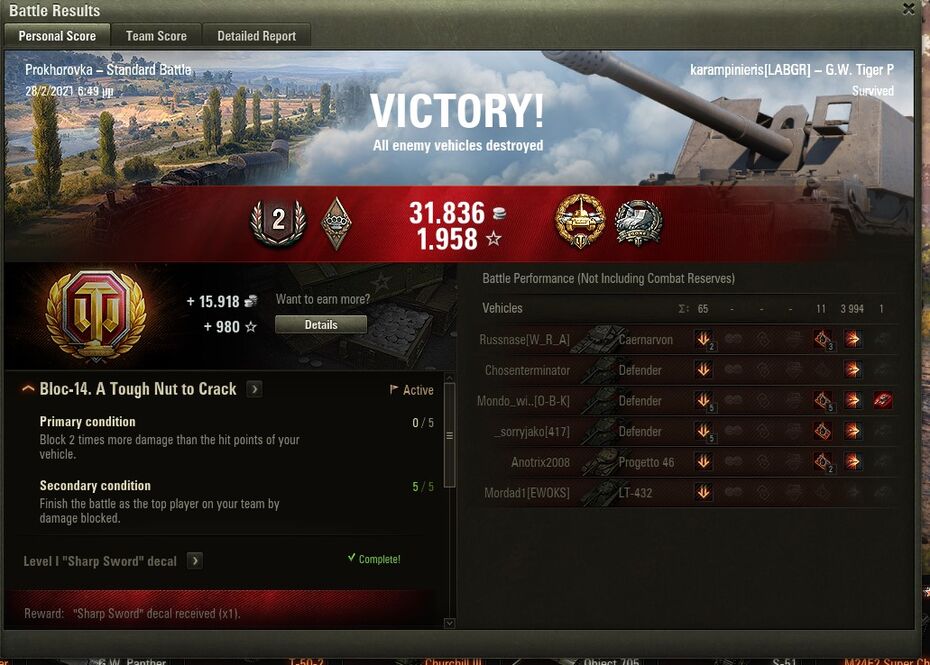Click the rank 2 laurel badge
Screen dimensions: 930x665
point(278,222)
